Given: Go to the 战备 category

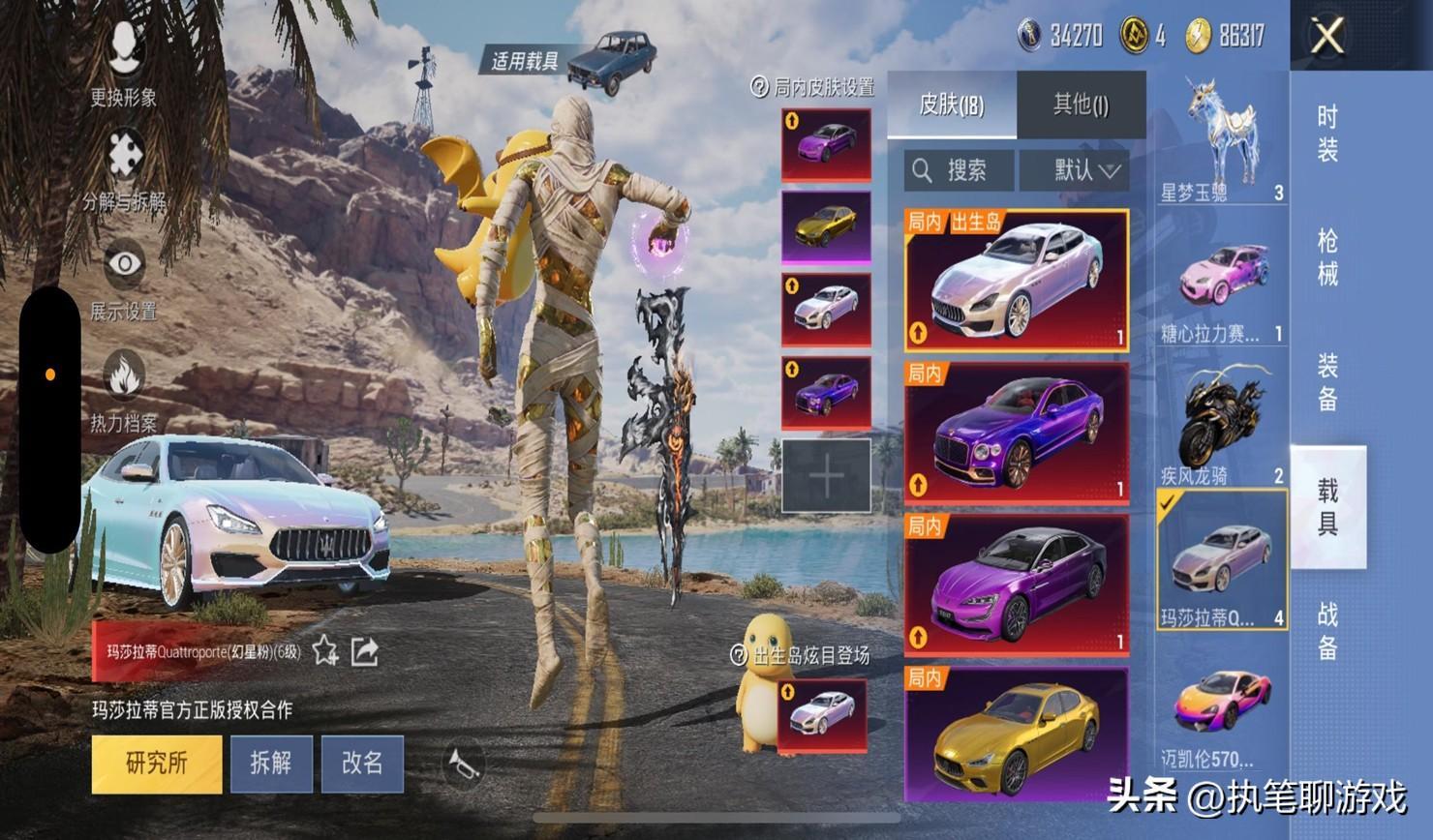Looking at the screenshot, I should click(1327, 629).
